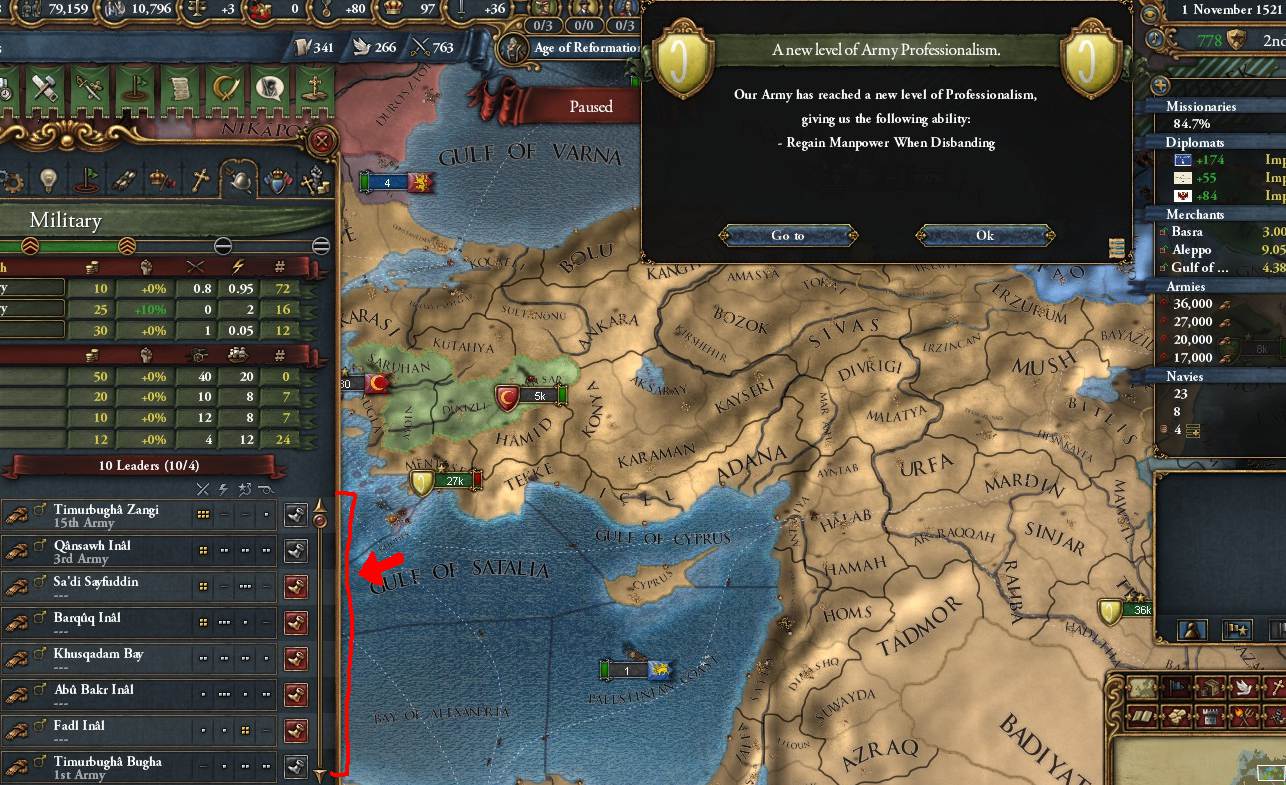Click the red boot button for Sa'di Sayfuddin
Screen dimensions: 1286x785
pyautogui.click(x=296, y=587)
